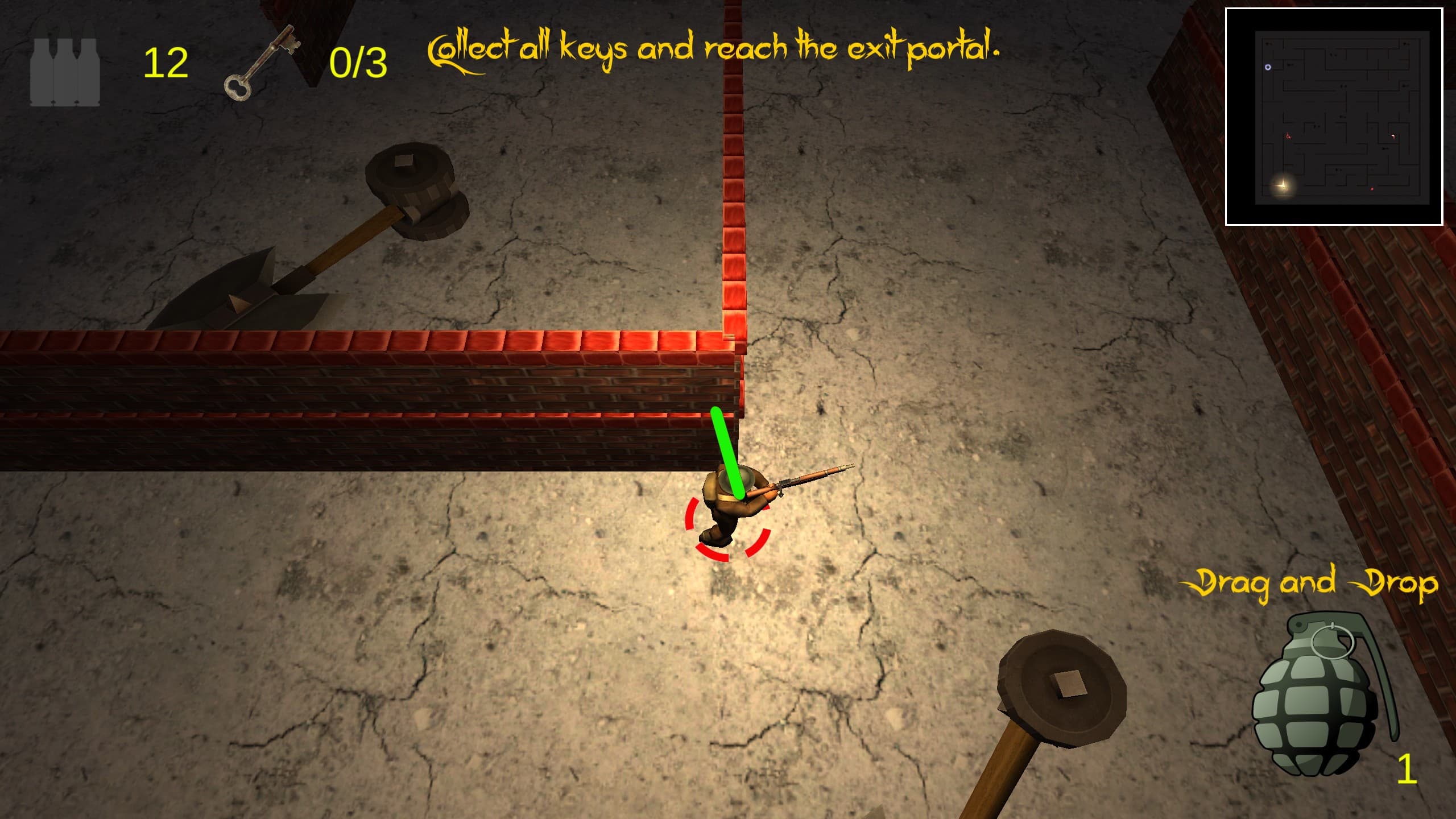The image size is (1456, 819).
Task: Select the grenade icon
Action: pos(1318,695)
